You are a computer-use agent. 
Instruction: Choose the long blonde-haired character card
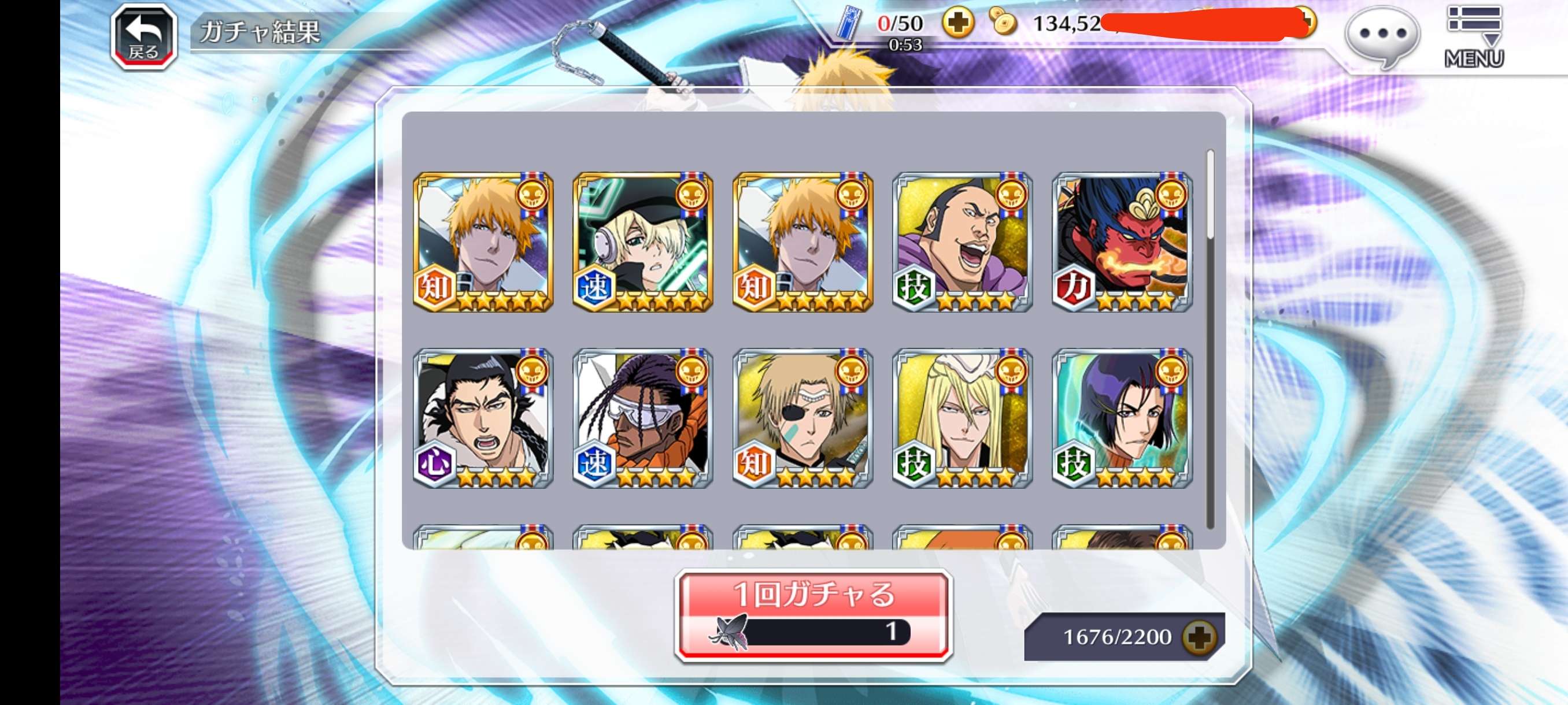coord(961,418)
